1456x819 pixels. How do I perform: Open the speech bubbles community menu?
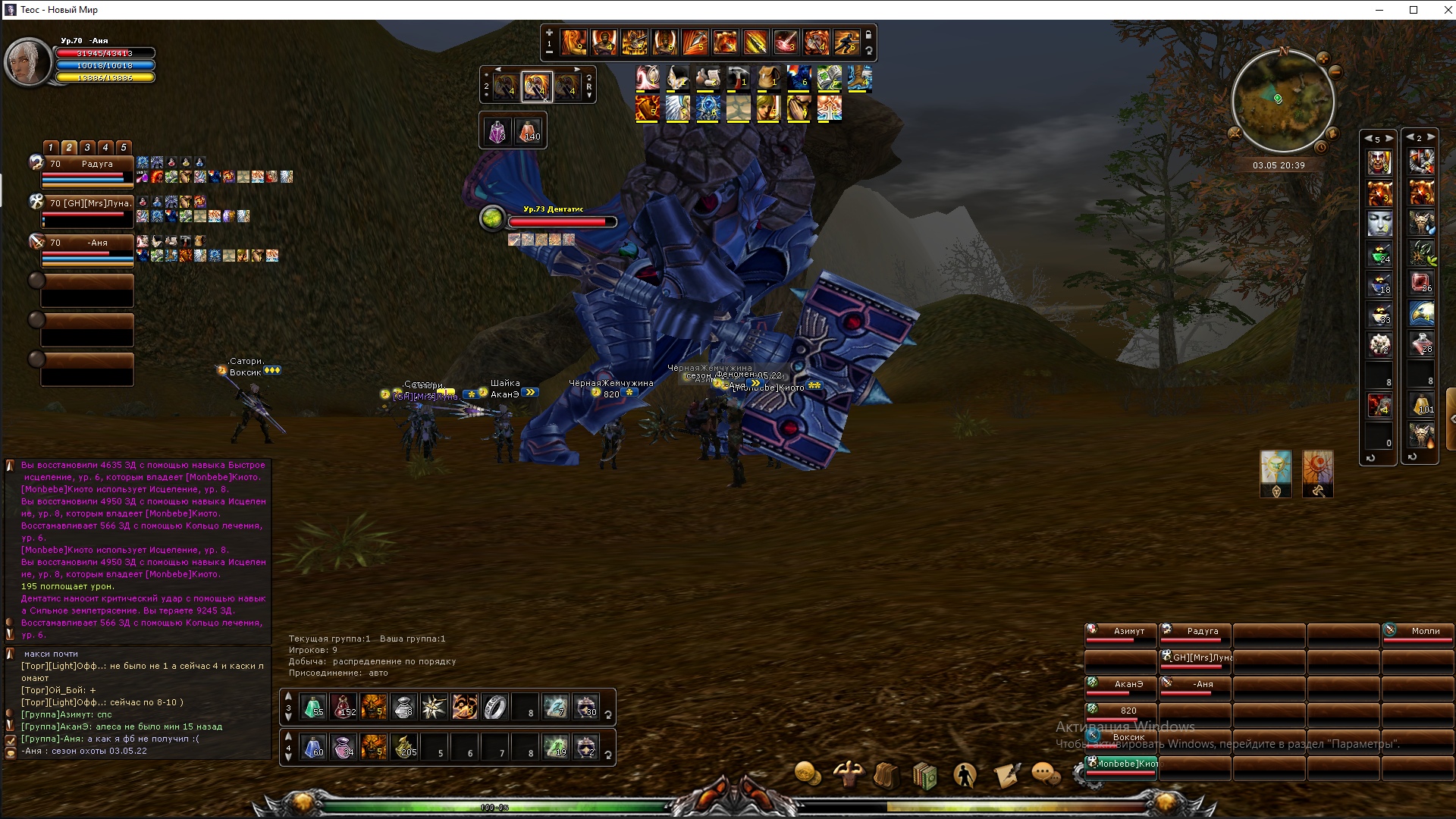pyautogui.click(x=1046, y=774)
